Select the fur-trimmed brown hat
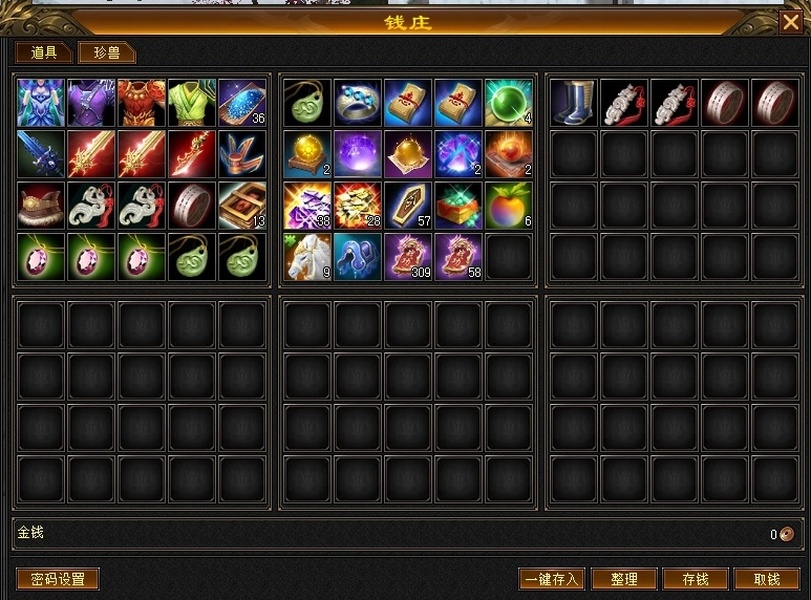This screenshot has width=811, height=600. point(41,205)
